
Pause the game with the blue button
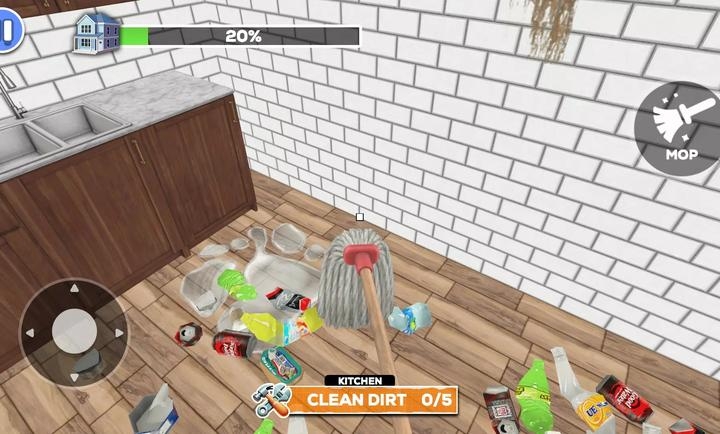(x=8, y=31)
